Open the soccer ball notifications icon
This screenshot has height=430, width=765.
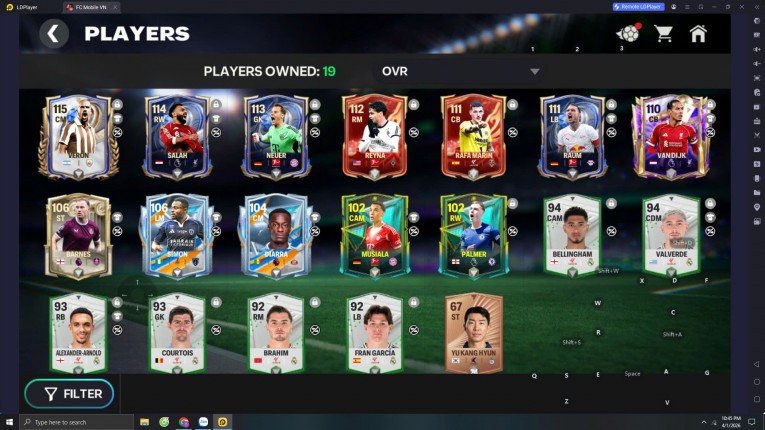(627, 34)
